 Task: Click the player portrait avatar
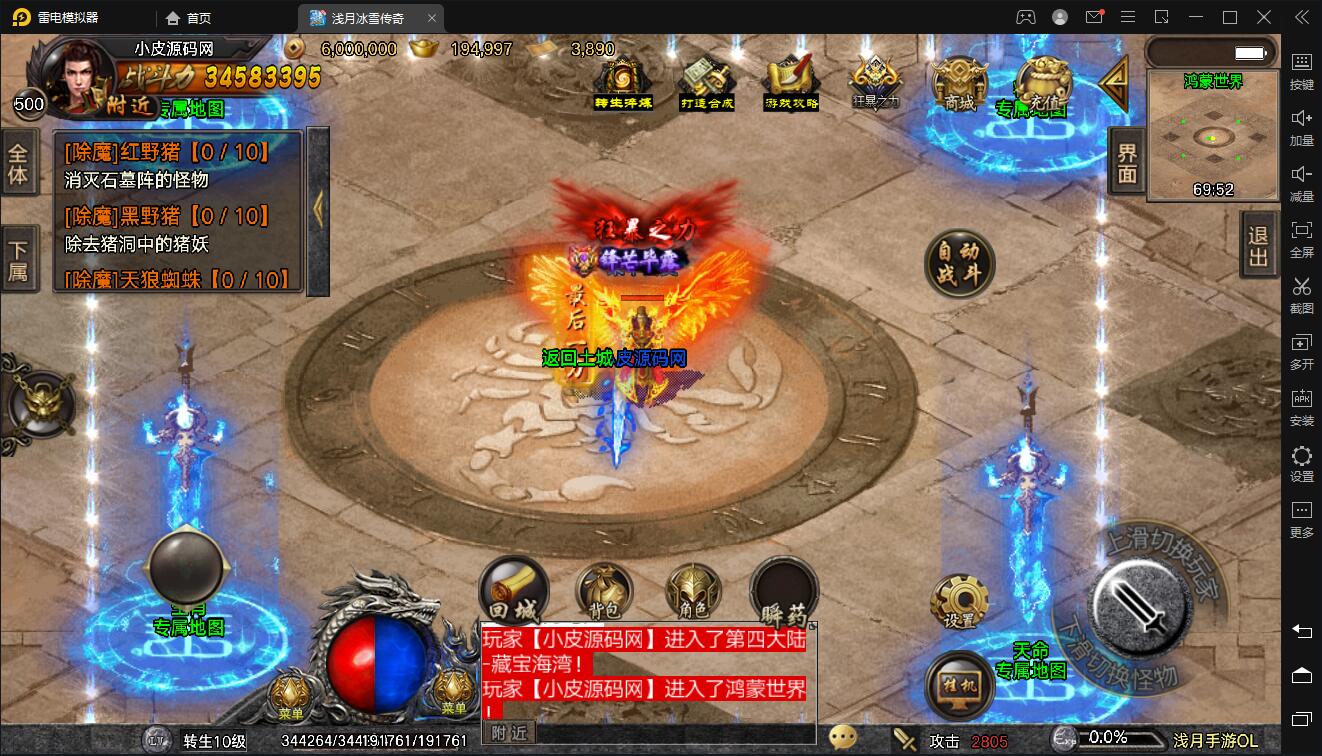79,77
